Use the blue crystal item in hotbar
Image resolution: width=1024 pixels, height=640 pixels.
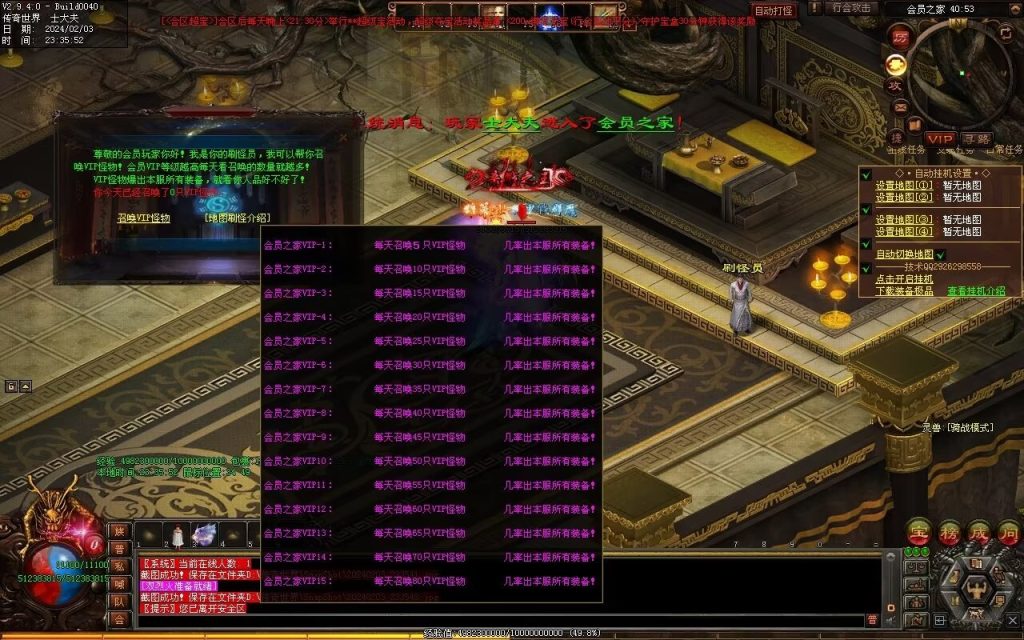point(205,536)
